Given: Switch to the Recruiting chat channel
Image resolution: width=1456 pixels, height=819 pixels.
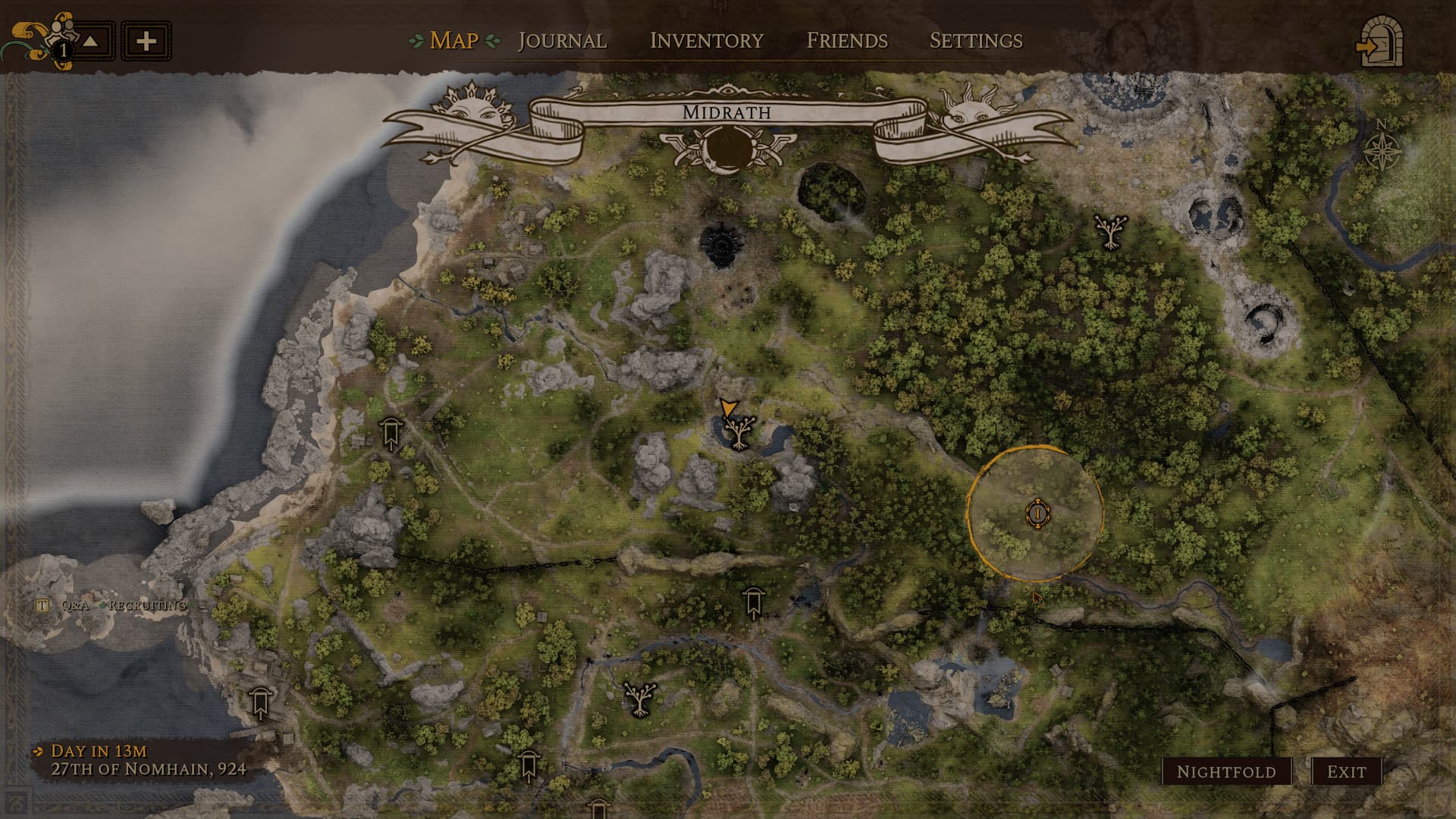Looking at the screenshot, I should coord(147,605).
